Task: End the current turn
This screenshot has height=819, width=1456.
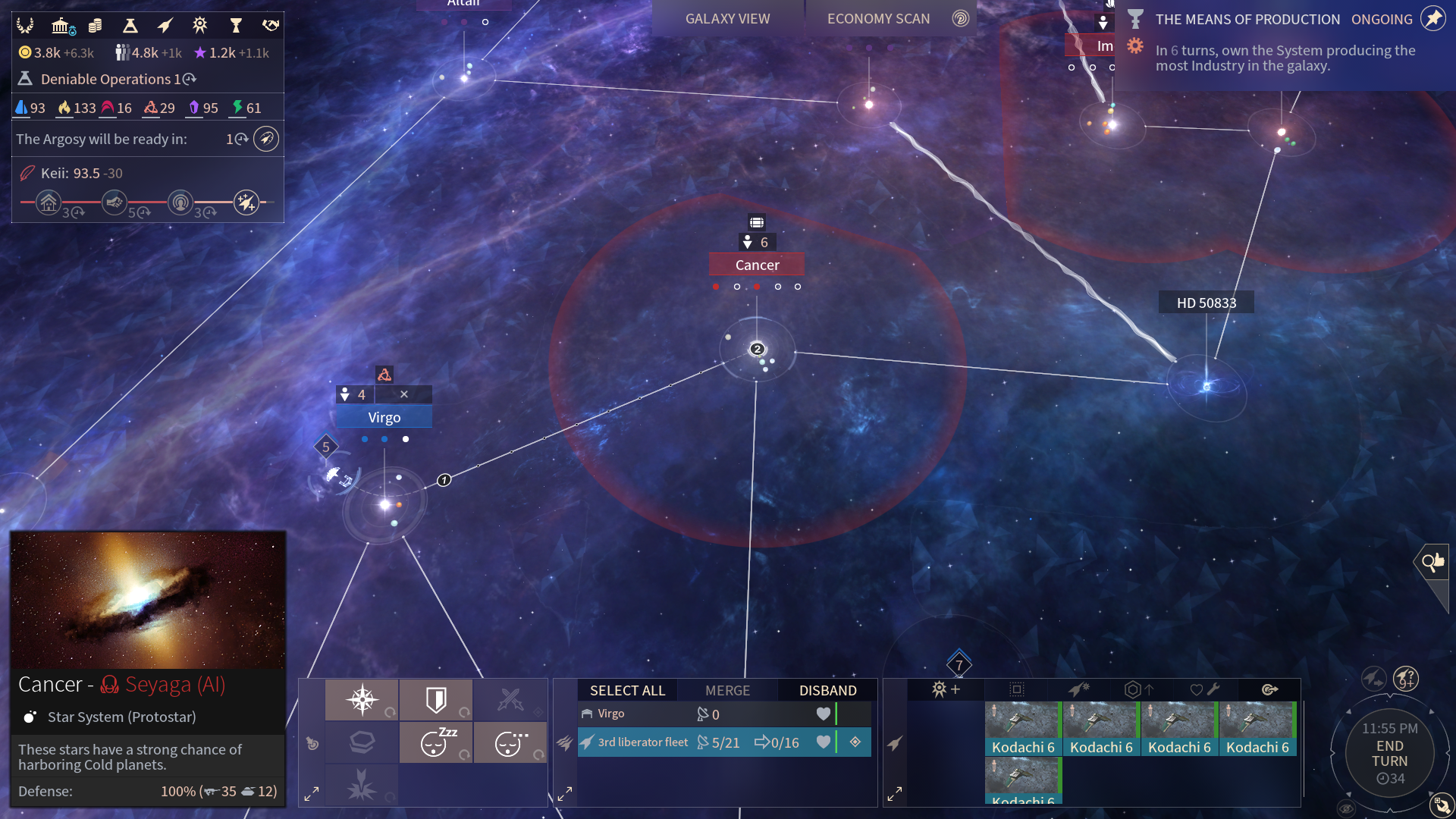Action: click(1389, 753)
